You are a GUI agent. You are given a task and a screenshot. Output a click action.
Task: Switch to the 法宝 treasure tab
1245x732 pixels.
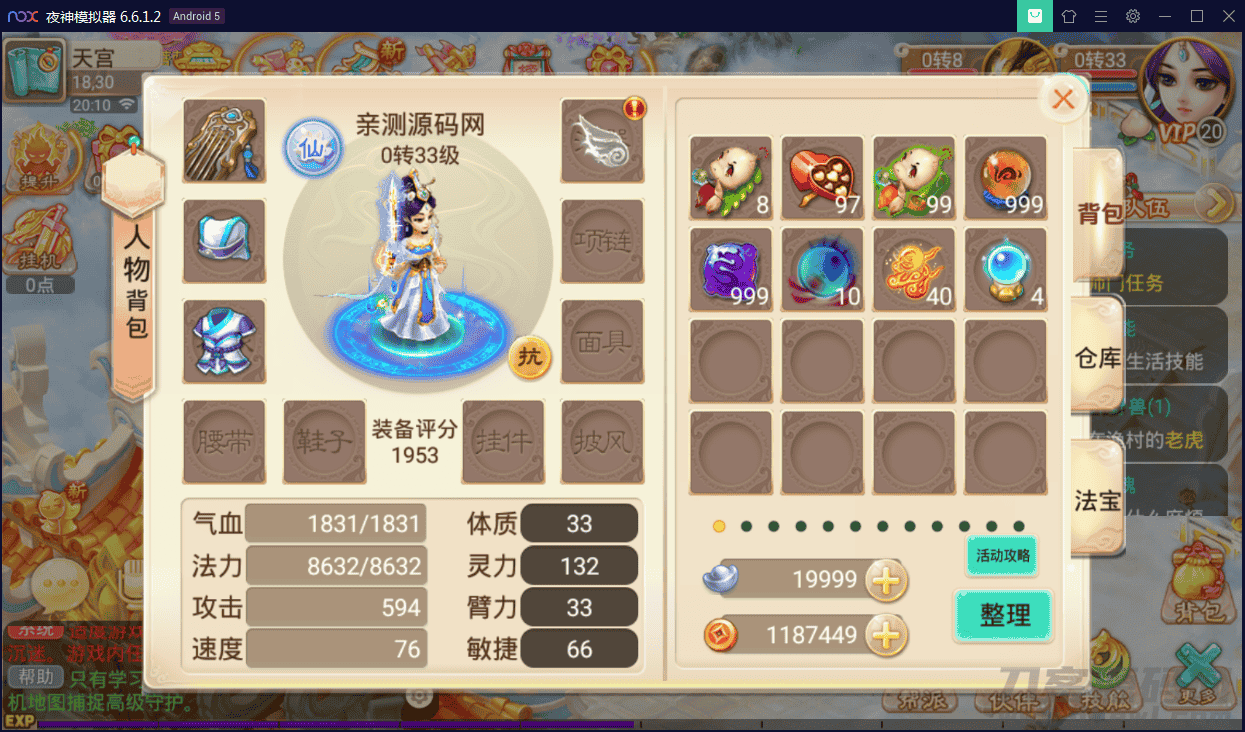[1097, 500]
